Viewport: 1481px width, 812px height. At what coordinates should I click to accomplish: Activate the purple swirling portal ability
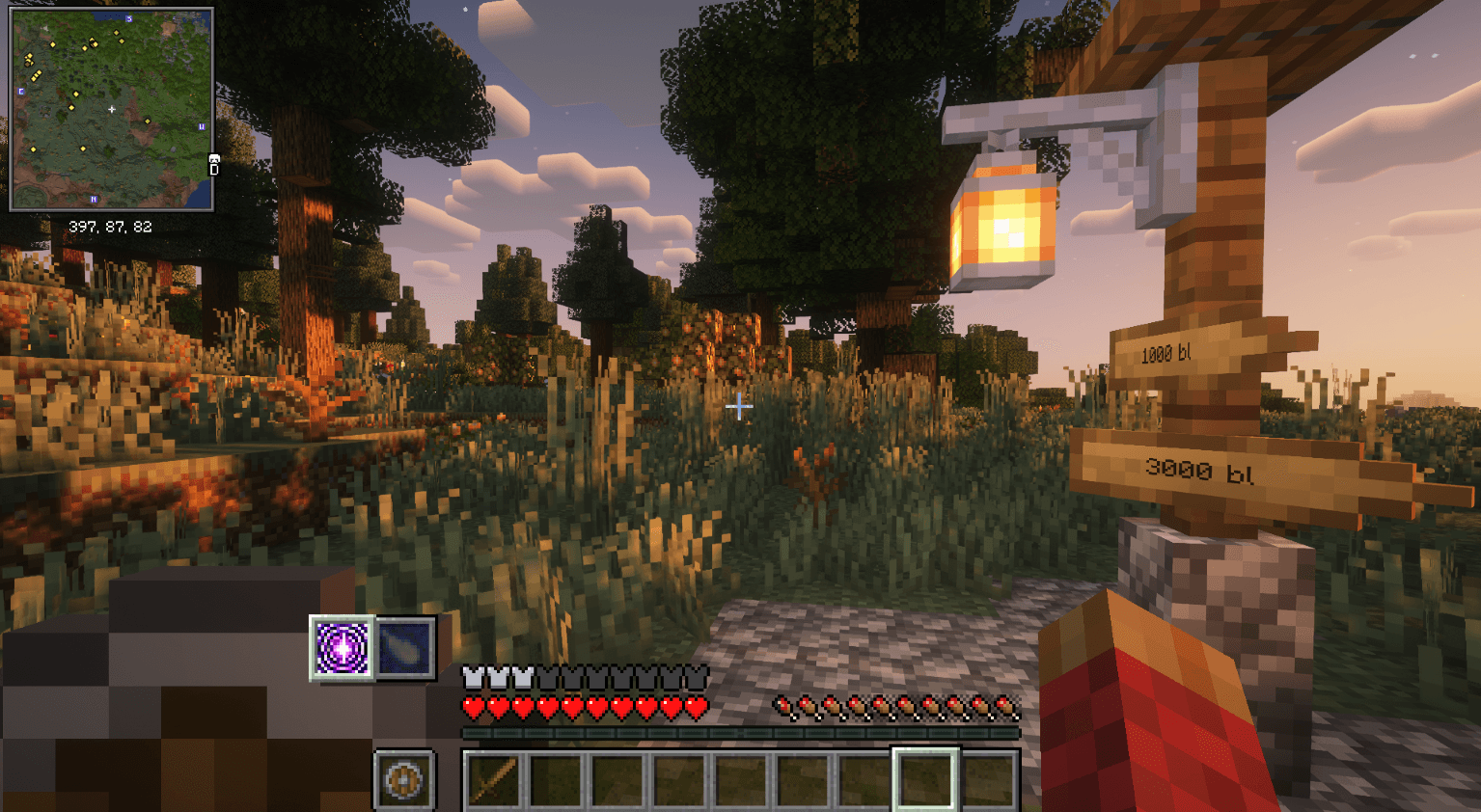342,647
